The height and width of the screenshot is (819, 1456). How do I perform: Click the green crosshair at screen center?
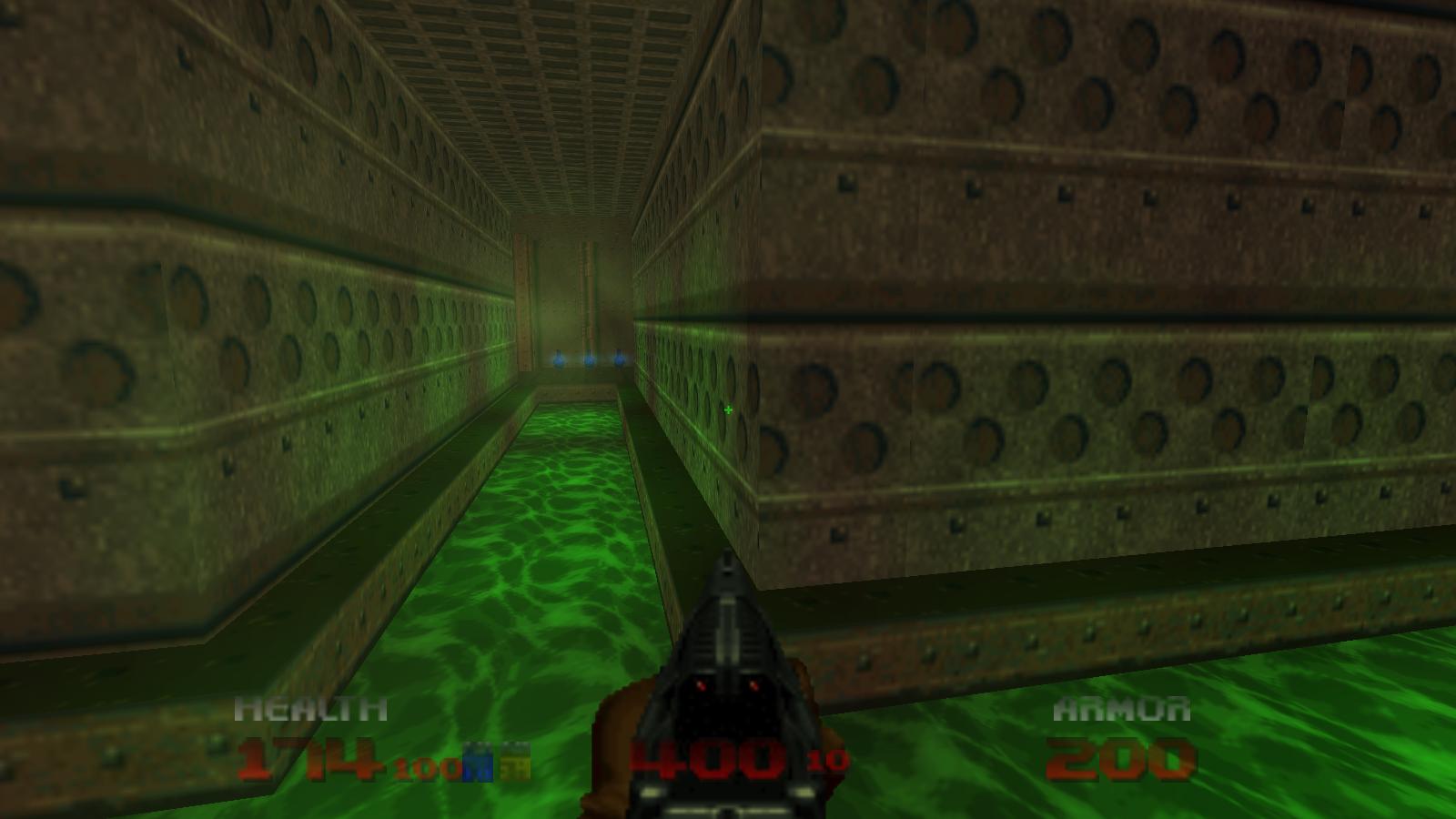pos(728,409)
